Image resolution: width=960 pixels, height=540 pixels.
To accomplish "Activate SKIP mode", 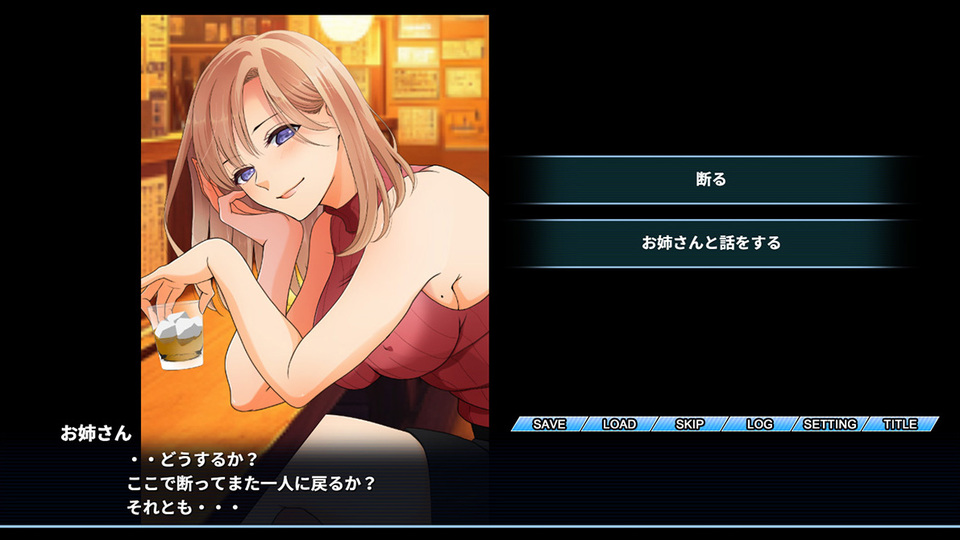I will coord(690,424).
